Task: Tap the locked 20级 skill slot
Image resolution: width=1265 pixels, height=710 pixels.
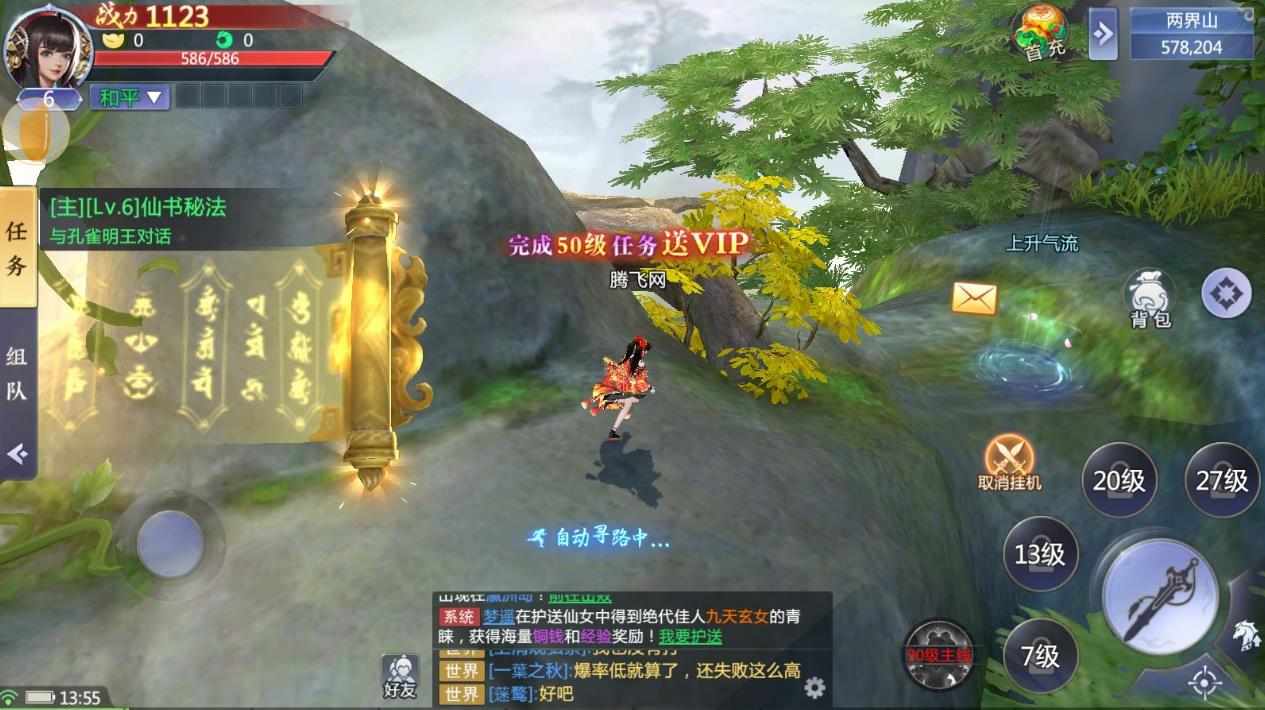Action: tap(1119, 480)
